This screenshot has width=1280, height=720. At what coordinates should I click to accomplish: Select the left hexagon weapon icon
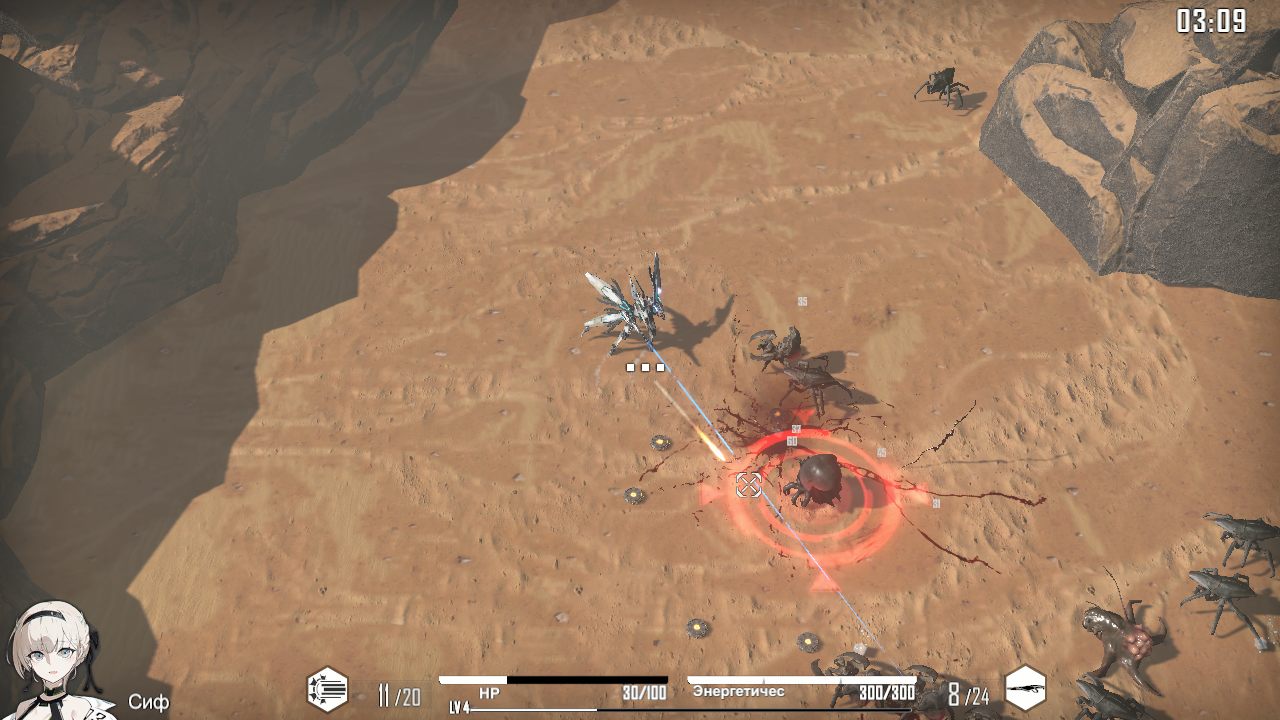[327, 690]
